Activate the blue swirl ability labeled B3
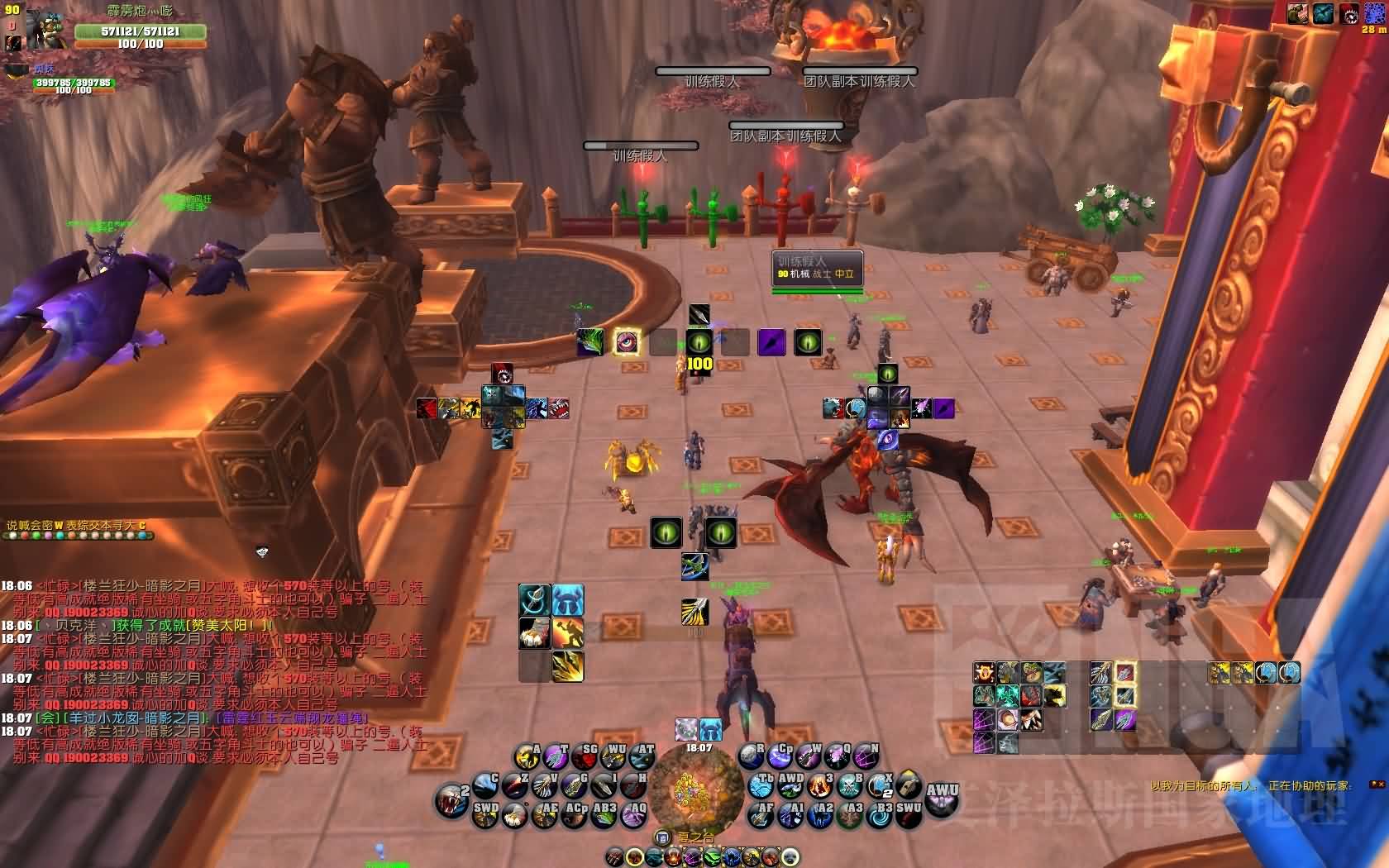 click(x=879, y=815)
